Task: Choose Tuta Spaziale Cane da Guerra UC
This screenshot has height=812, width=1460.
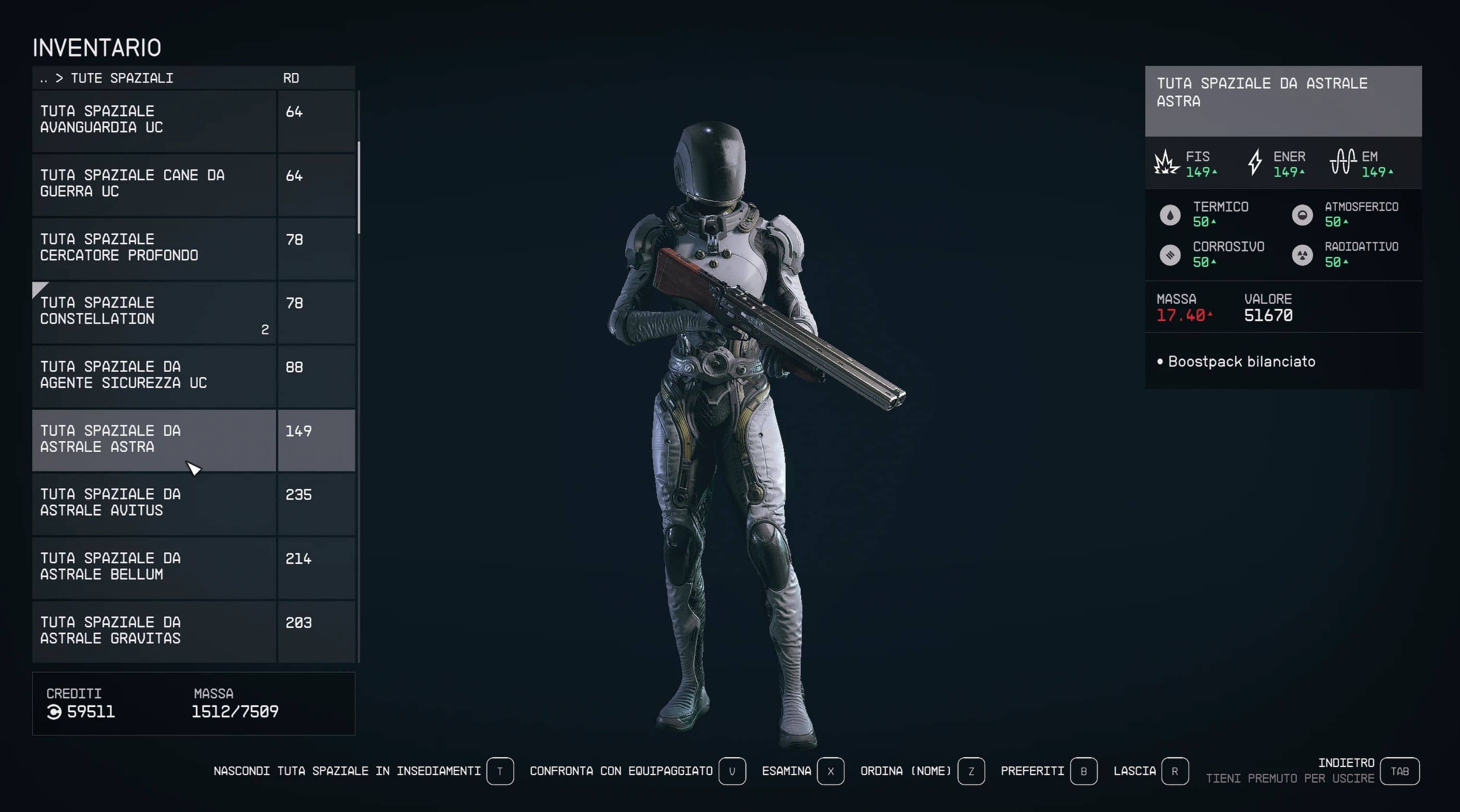Action: 153,184
